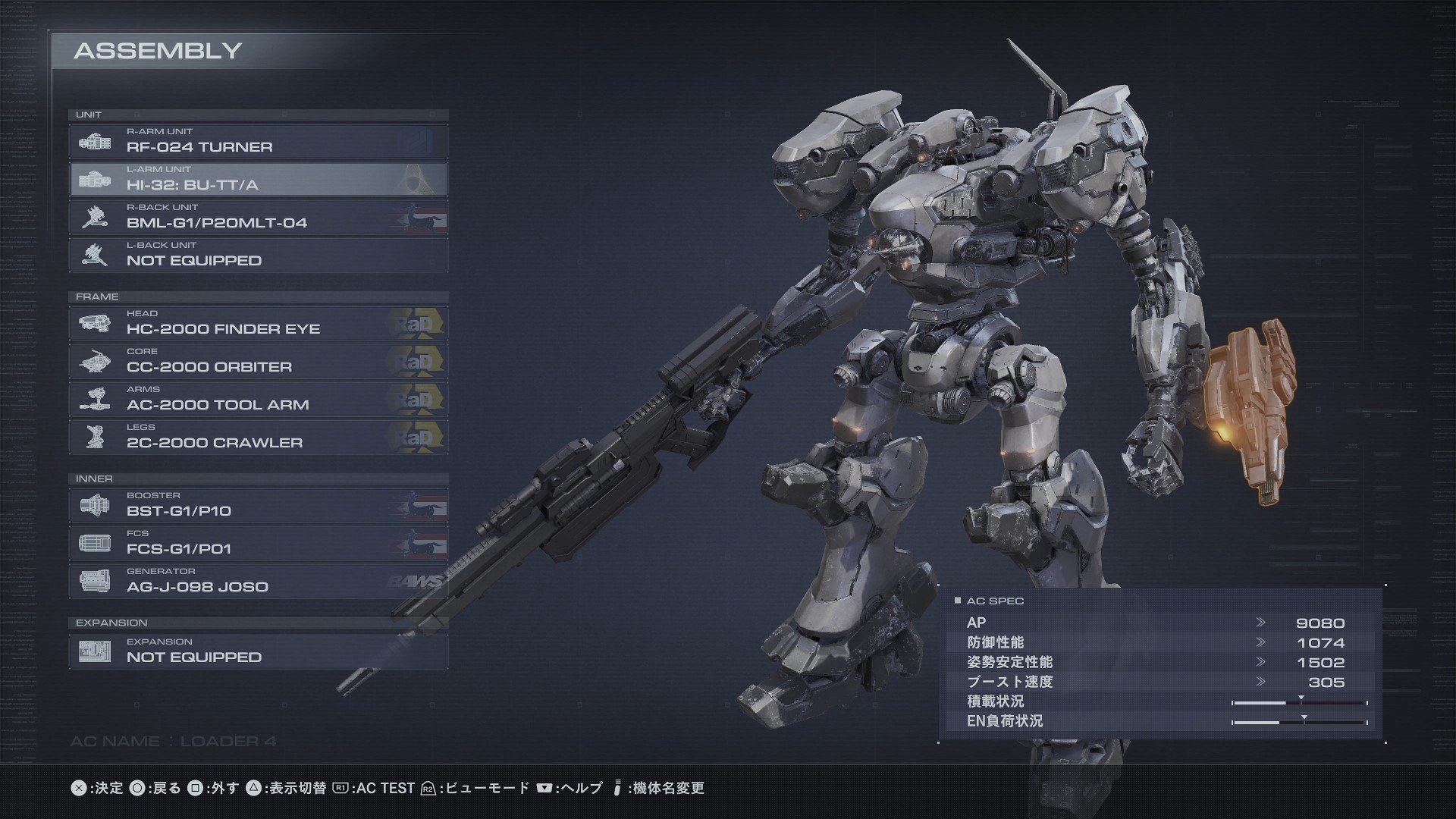
Task: Collapse the FRAME section header
Action: (97, 297)
